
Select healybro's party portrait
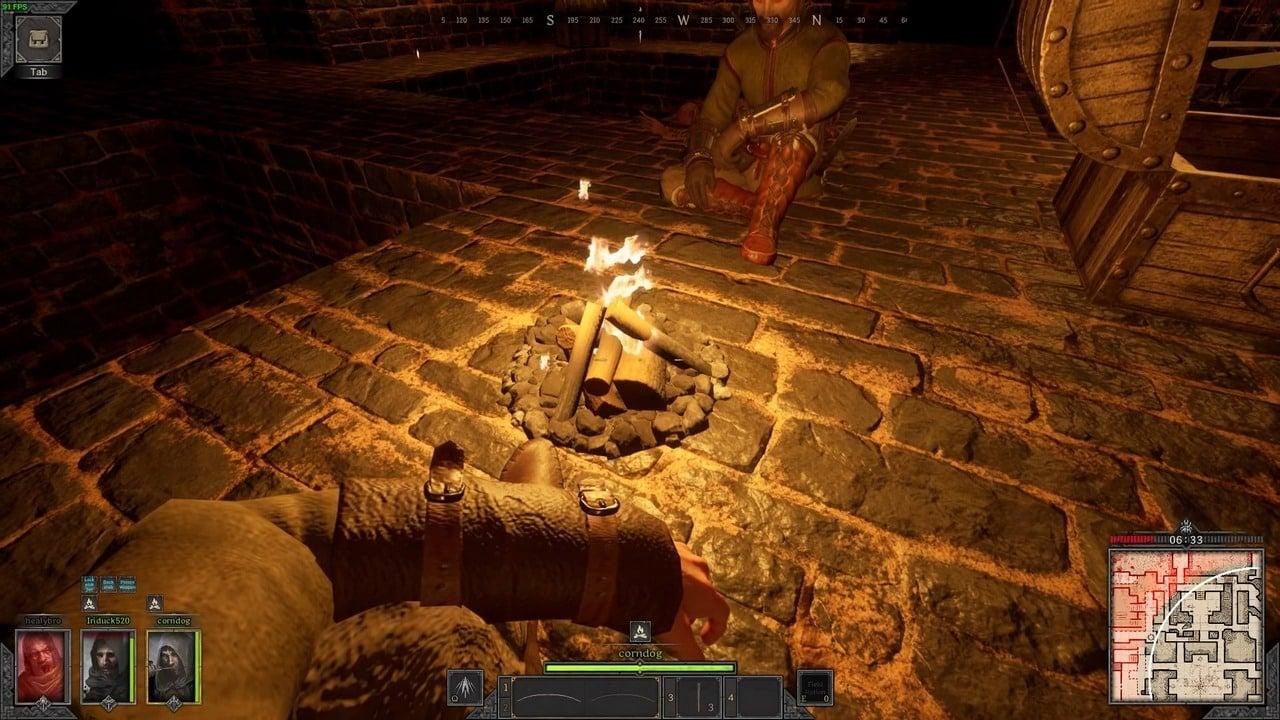[x=43, y=667]
